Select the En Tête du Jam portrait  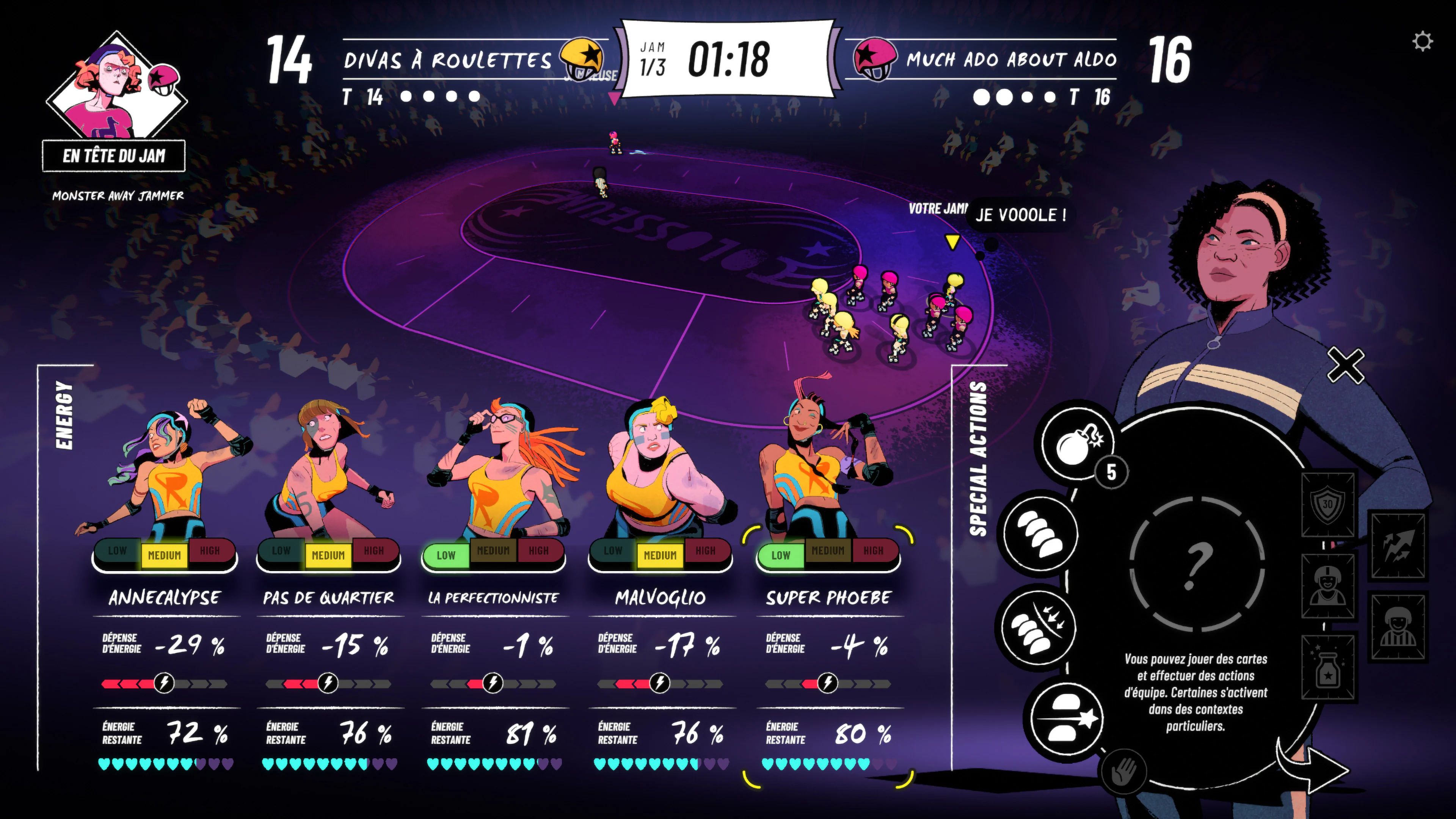[116, 91]
